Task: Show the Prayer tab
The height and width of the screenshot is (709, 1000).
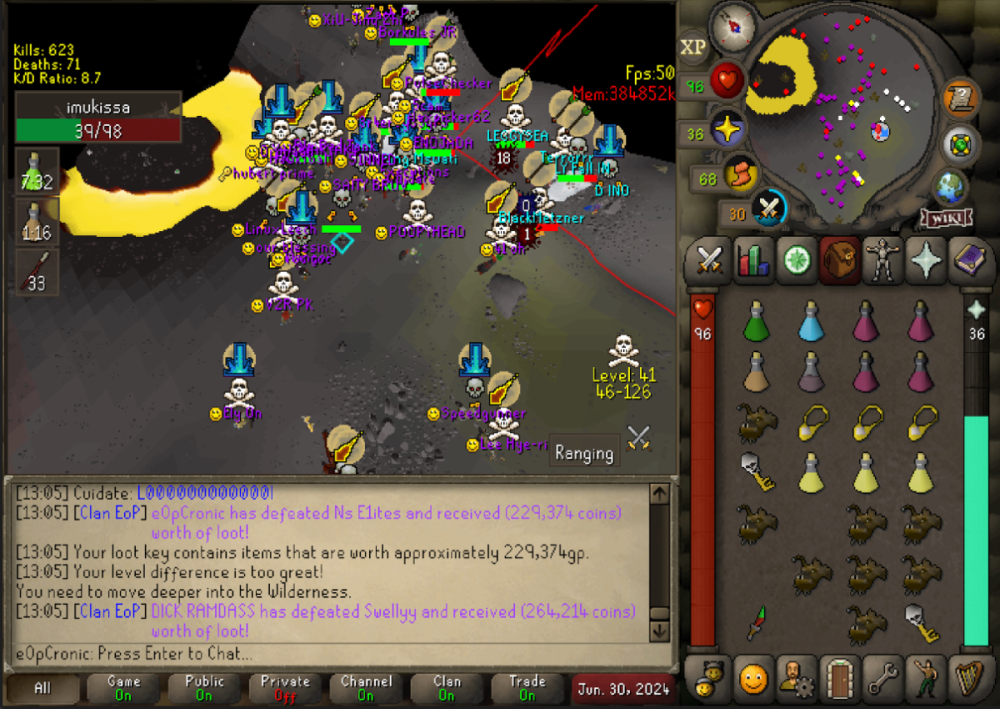Action: click(x=924, y=260)
